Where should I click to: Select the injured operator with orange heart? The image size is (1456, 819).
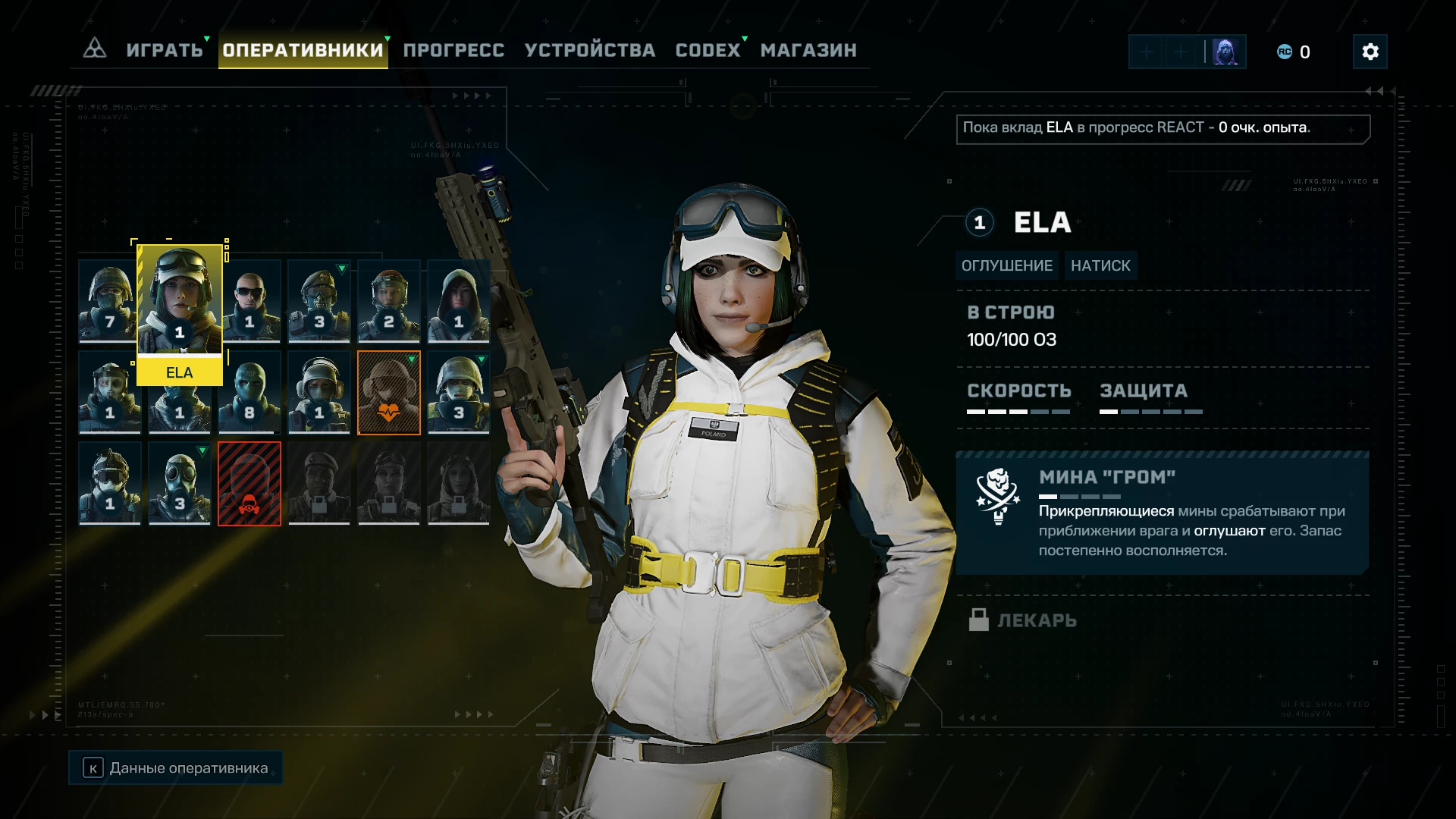point(388,392)
